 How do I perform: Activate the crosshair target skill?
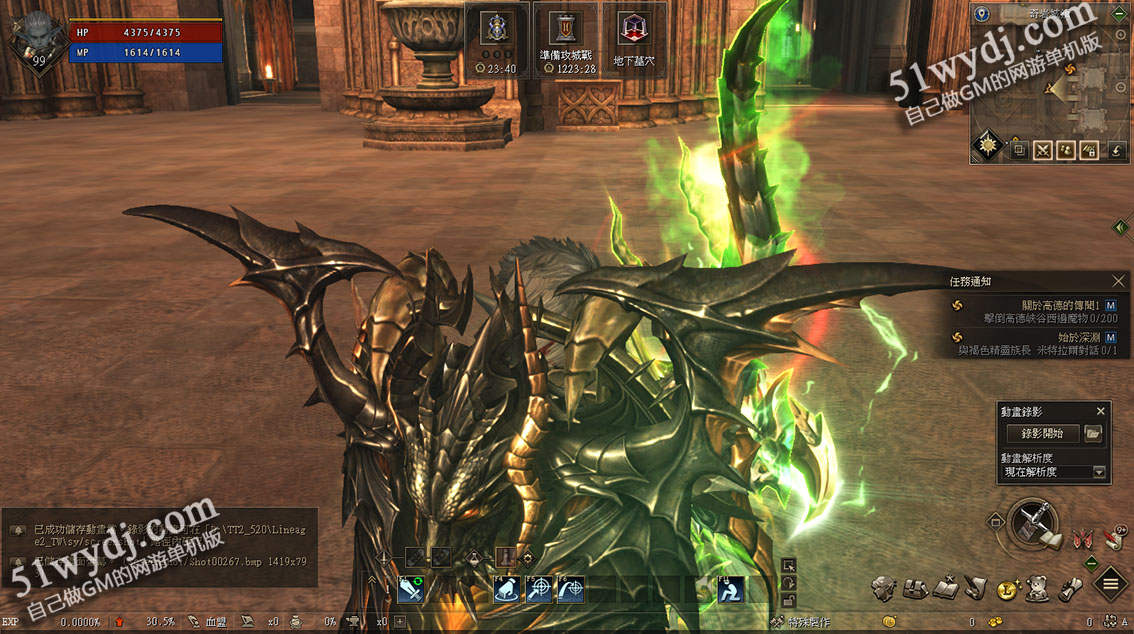540,590
